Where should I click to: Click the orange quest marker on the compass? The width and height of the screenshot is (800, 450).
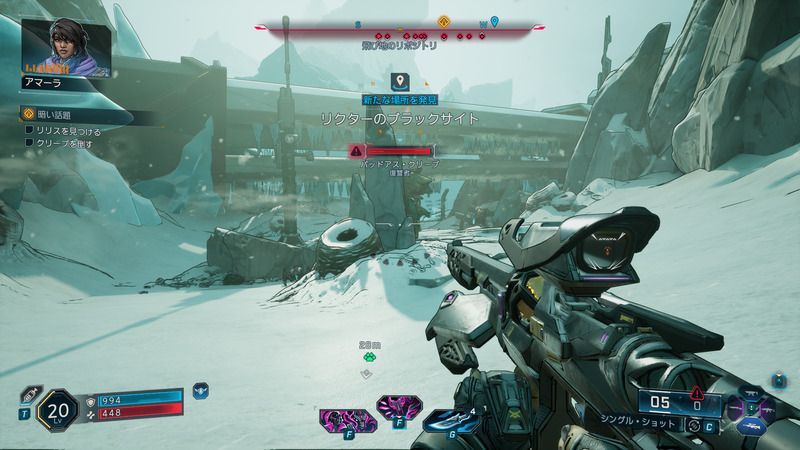(443, 21)
